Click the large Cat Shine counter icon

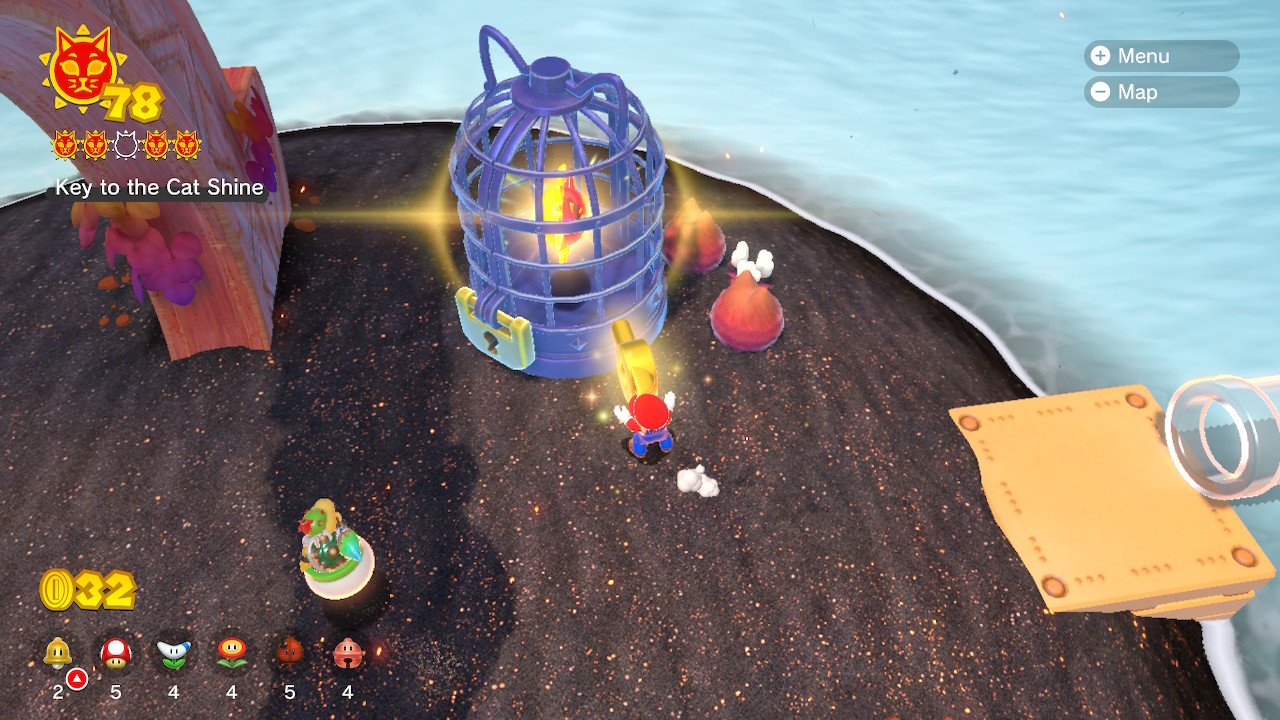(81, 71)
